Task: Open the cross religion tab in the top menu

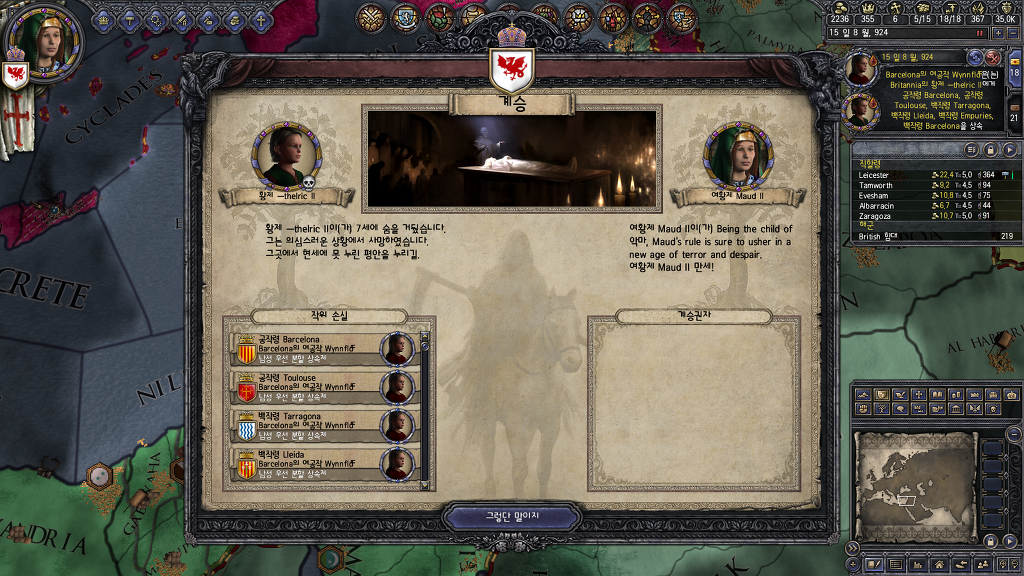Action: (x=261, y=19)
